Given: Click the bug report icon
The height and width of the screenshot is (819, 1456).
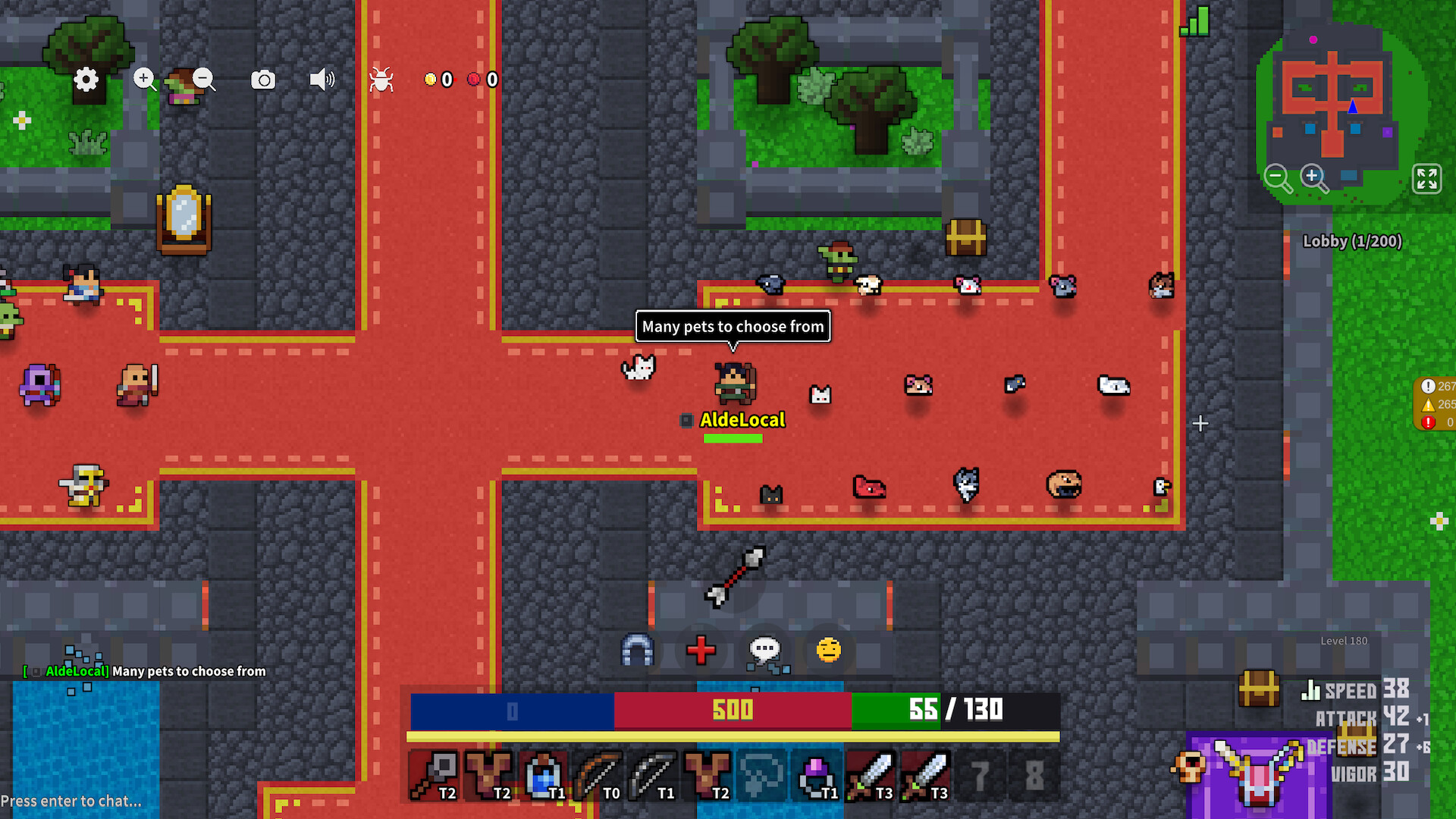Looking at the screenshot, I should [381, 79].
